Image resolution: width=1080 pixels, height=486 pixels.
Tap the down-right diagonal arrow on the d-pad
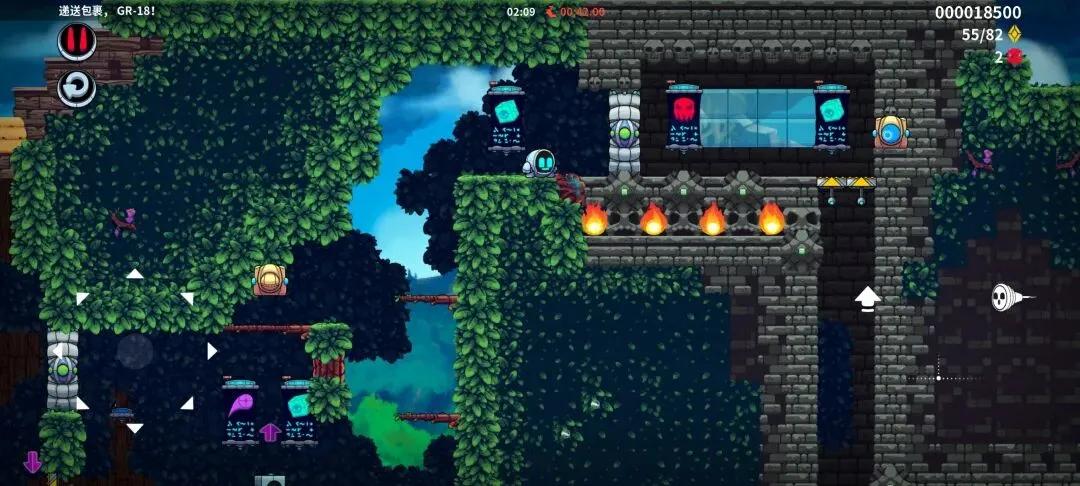pyautogui.click(x=187, y=403)
